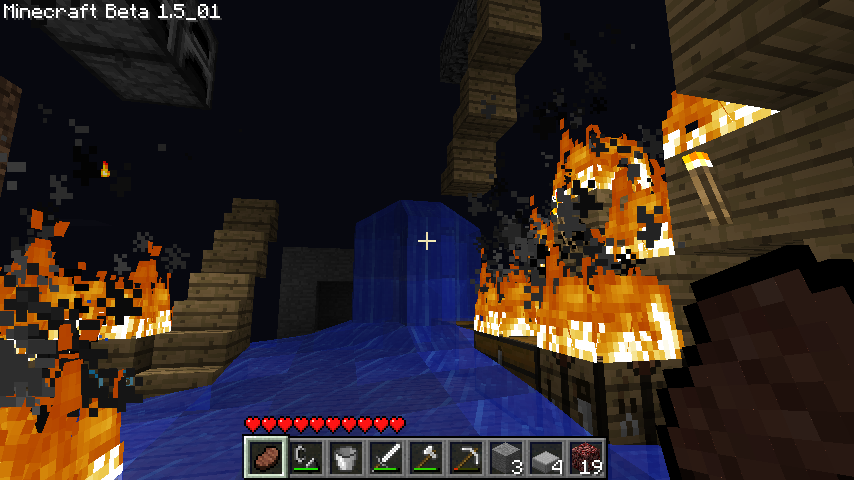Pick the pickaxe in the hotbar
The height and width of the screenshot is (480, 854).
466,456
